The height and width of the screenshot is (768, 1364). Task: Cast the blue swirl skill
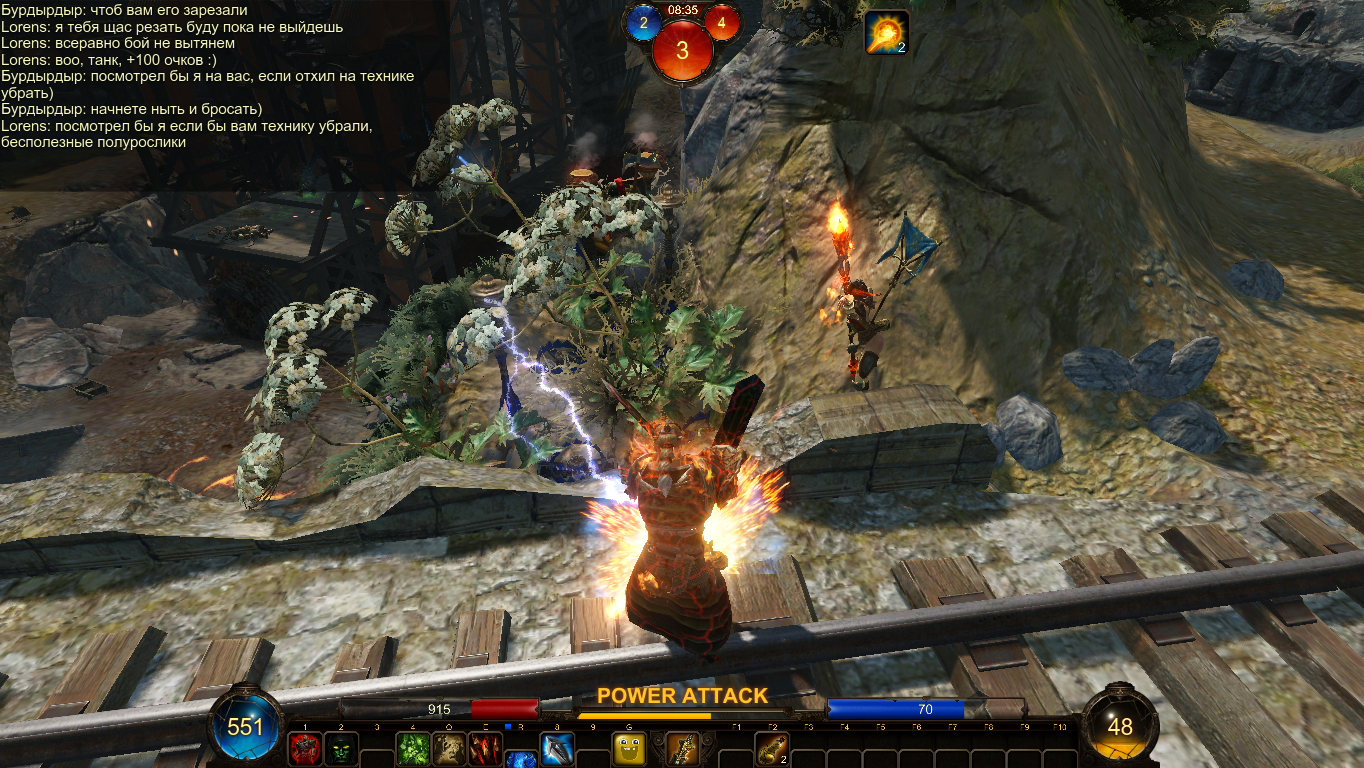click(520, 760)
